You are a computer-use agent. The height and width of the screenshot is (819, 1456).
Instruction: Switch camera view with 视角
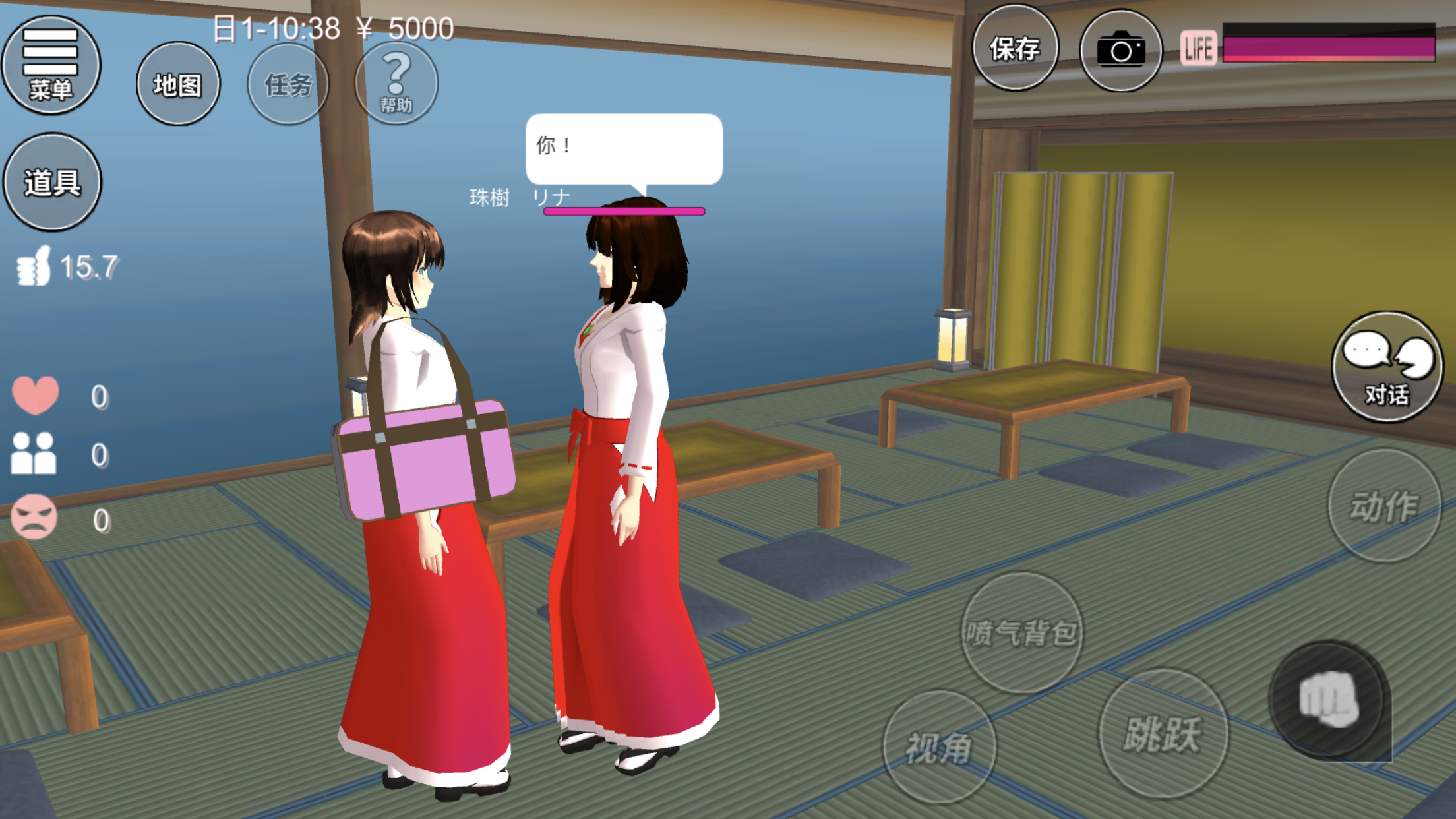pyautogui.click(x=939, y=747)
